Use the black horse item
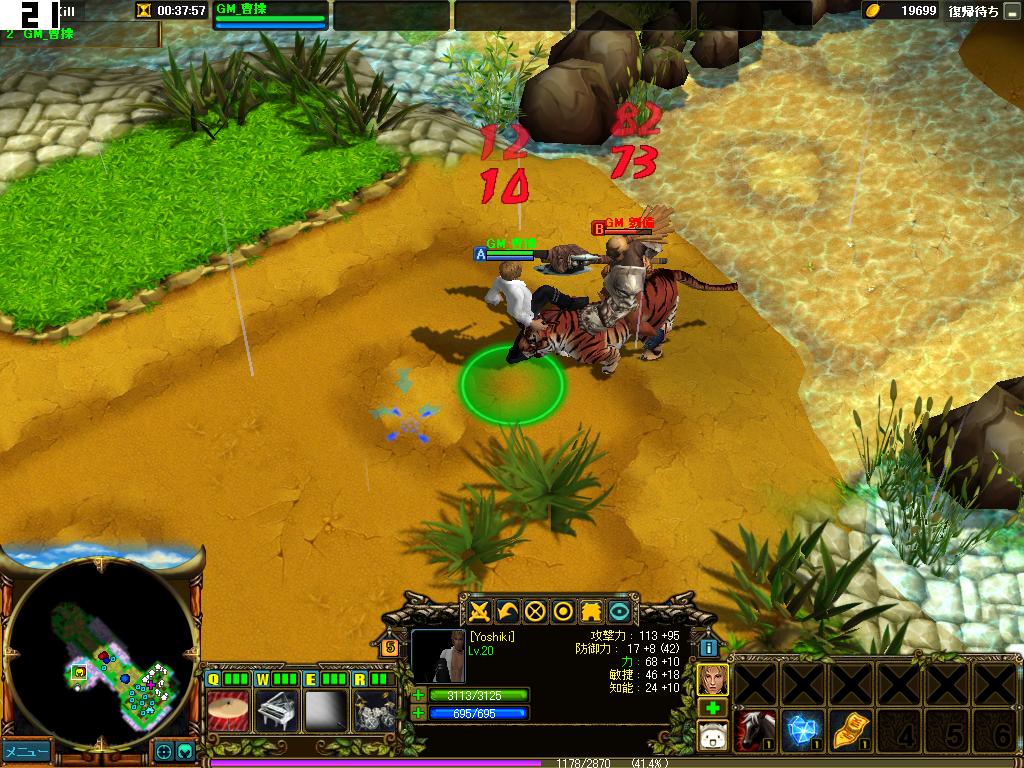Screen dimensions: 1024x768 coord(755,731)
